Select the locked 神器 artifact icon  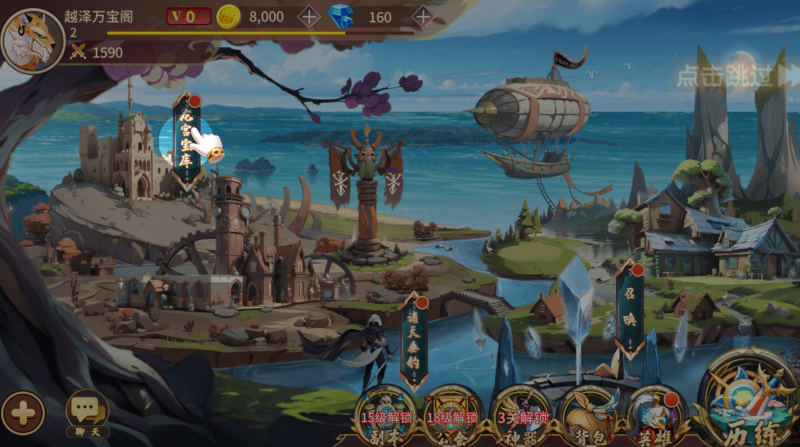click(520, 413)
